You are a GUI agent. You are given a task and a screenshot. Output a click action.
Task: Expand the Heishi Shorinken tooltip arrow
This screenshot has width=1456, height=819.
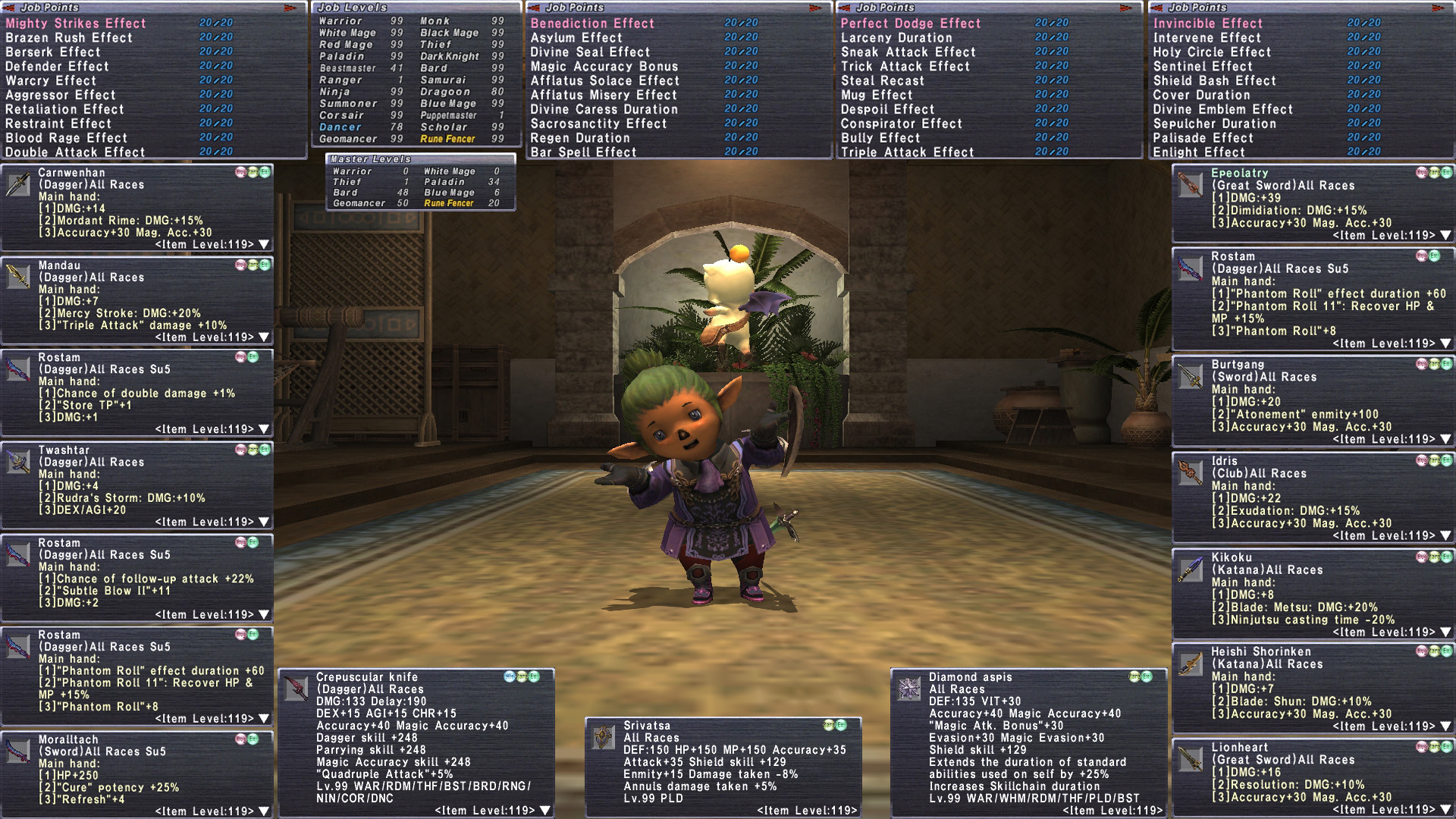click(x=1446, y=726)
